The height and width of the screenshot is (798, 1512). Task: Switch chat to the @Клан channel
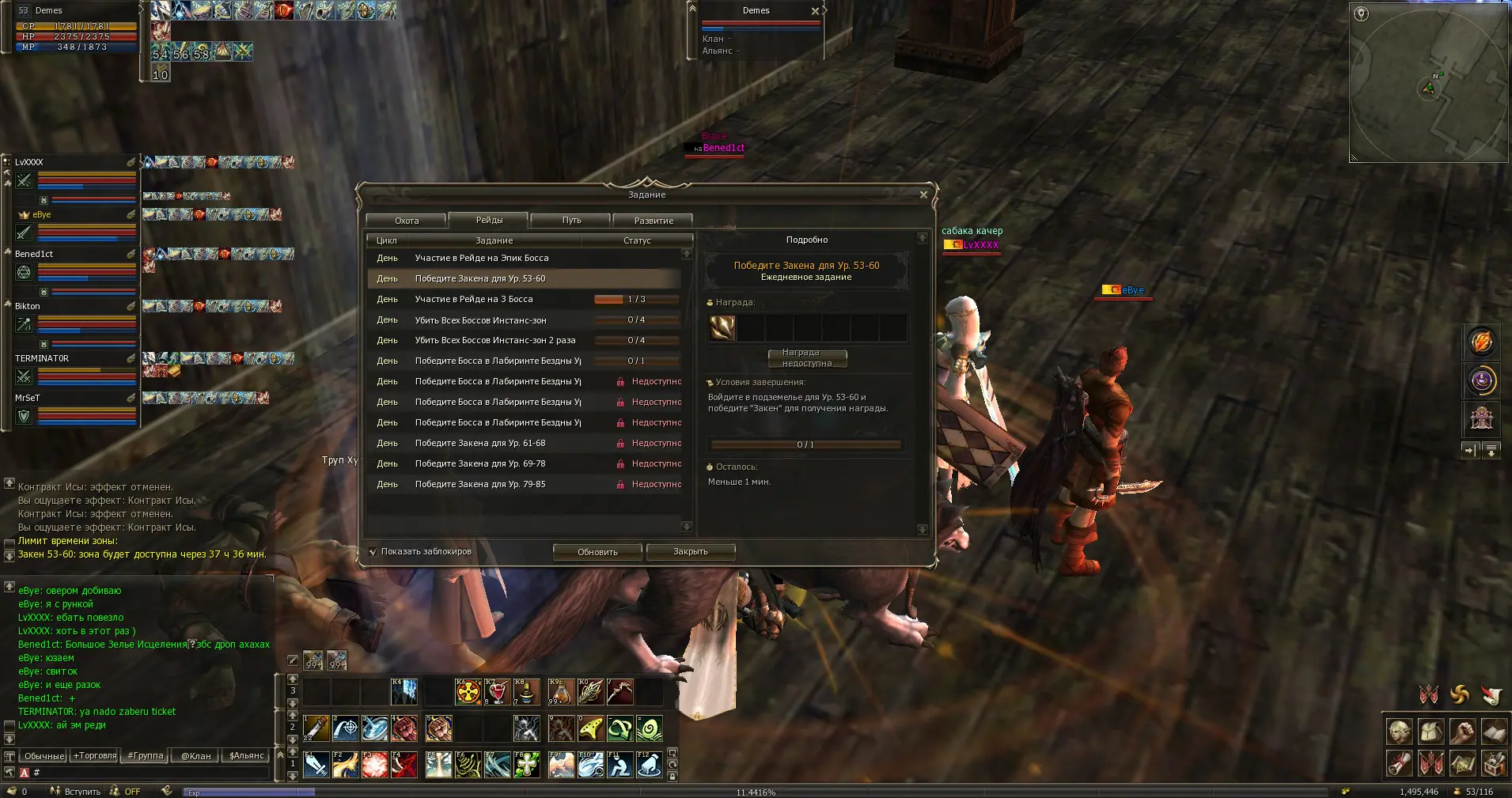pyautogui.click(x=196, y=756)
